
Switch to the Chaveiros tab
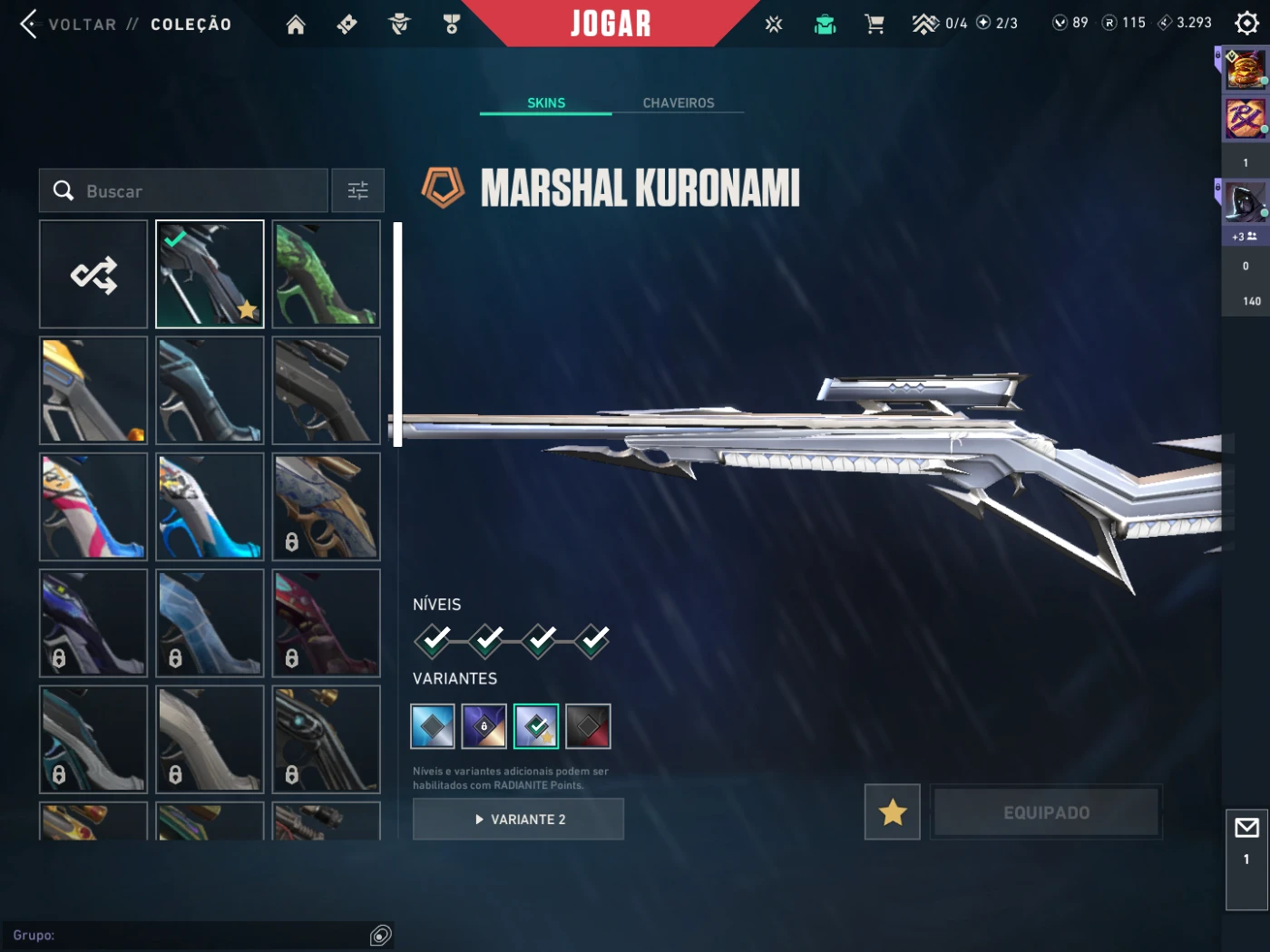(679, 103)
